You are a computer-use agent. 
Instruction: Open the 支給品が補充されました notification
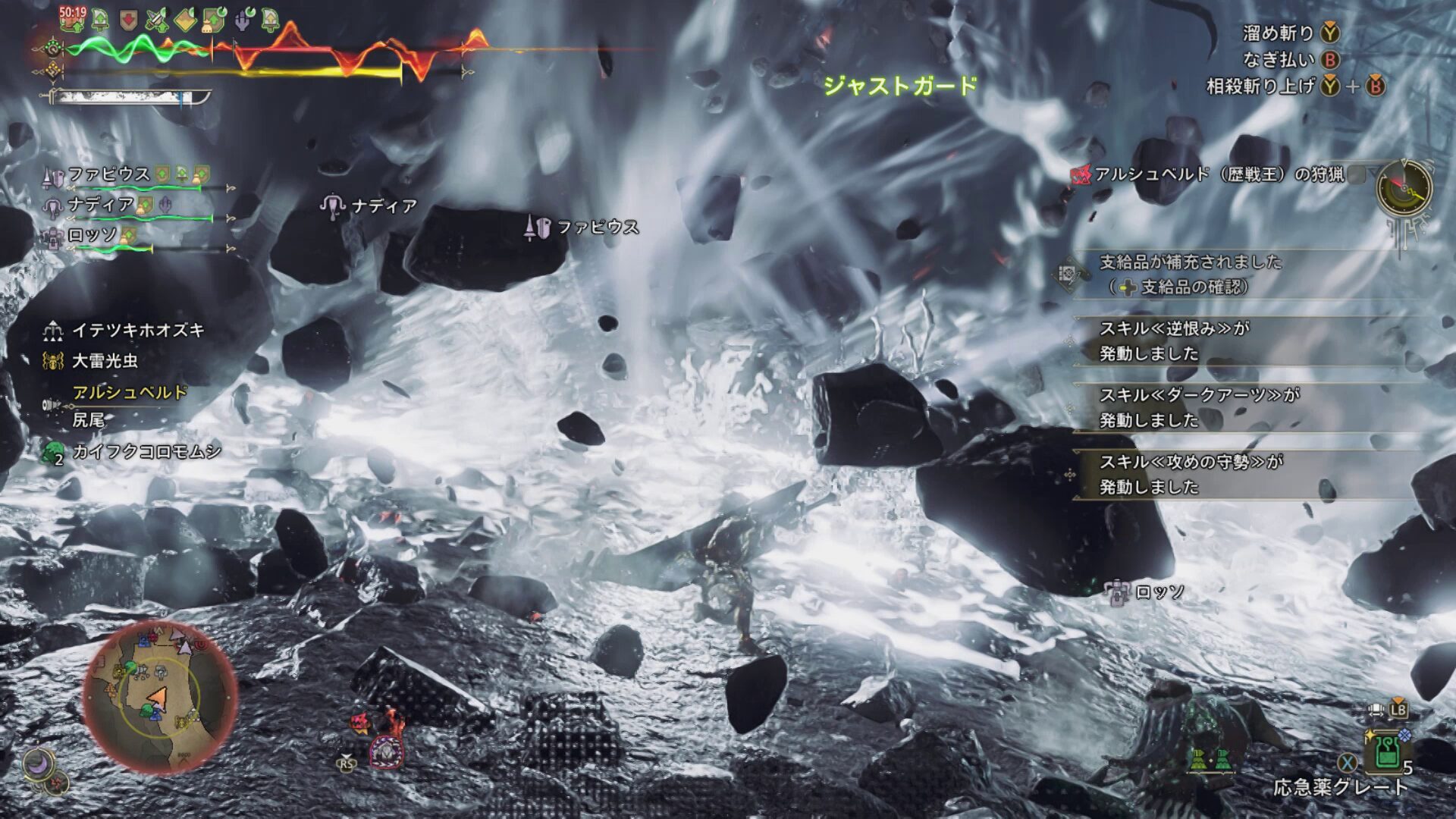pyautogui.click(x=1191, y=274)
